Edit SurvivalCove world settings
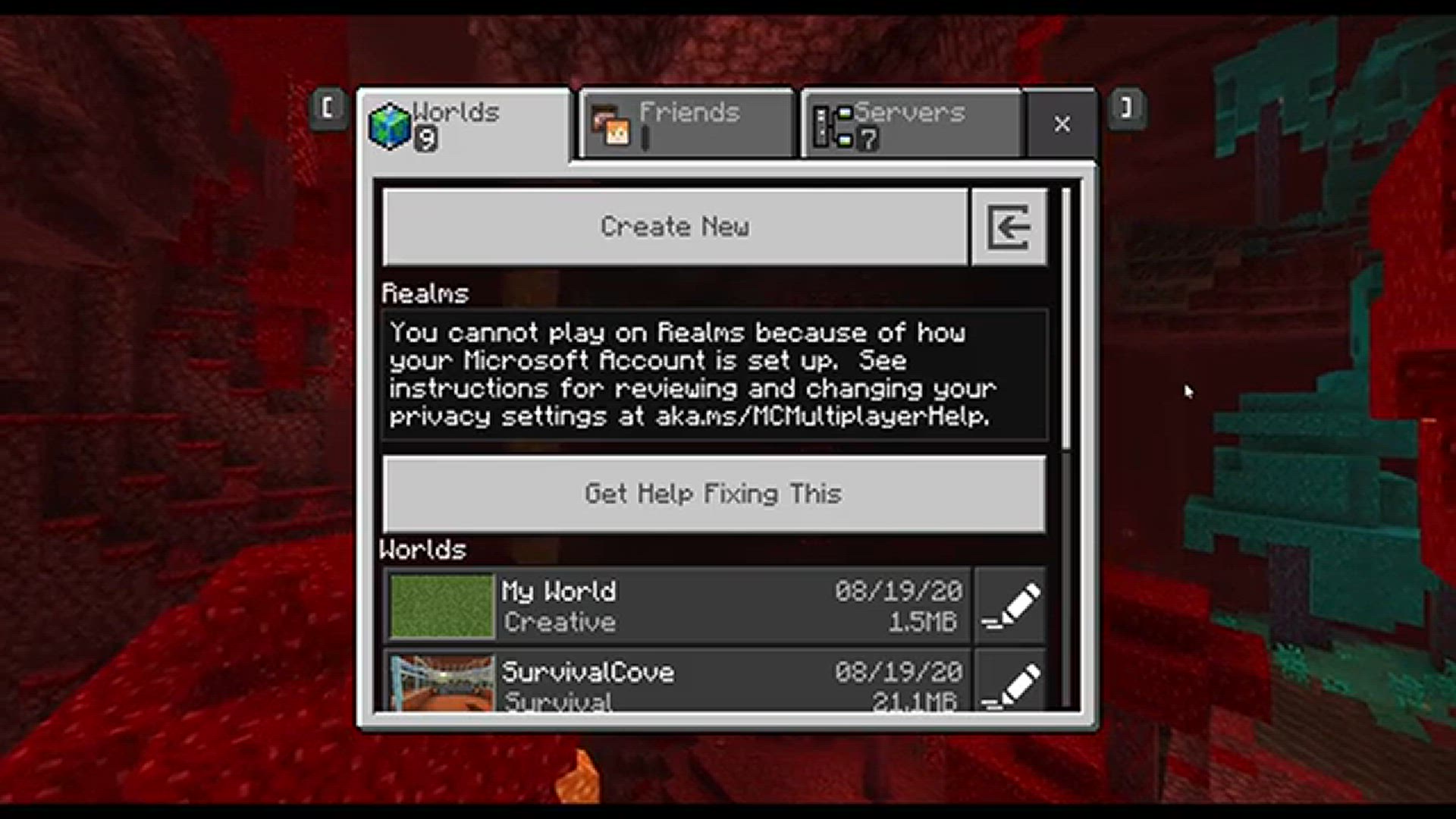 tap(1010, 682)
